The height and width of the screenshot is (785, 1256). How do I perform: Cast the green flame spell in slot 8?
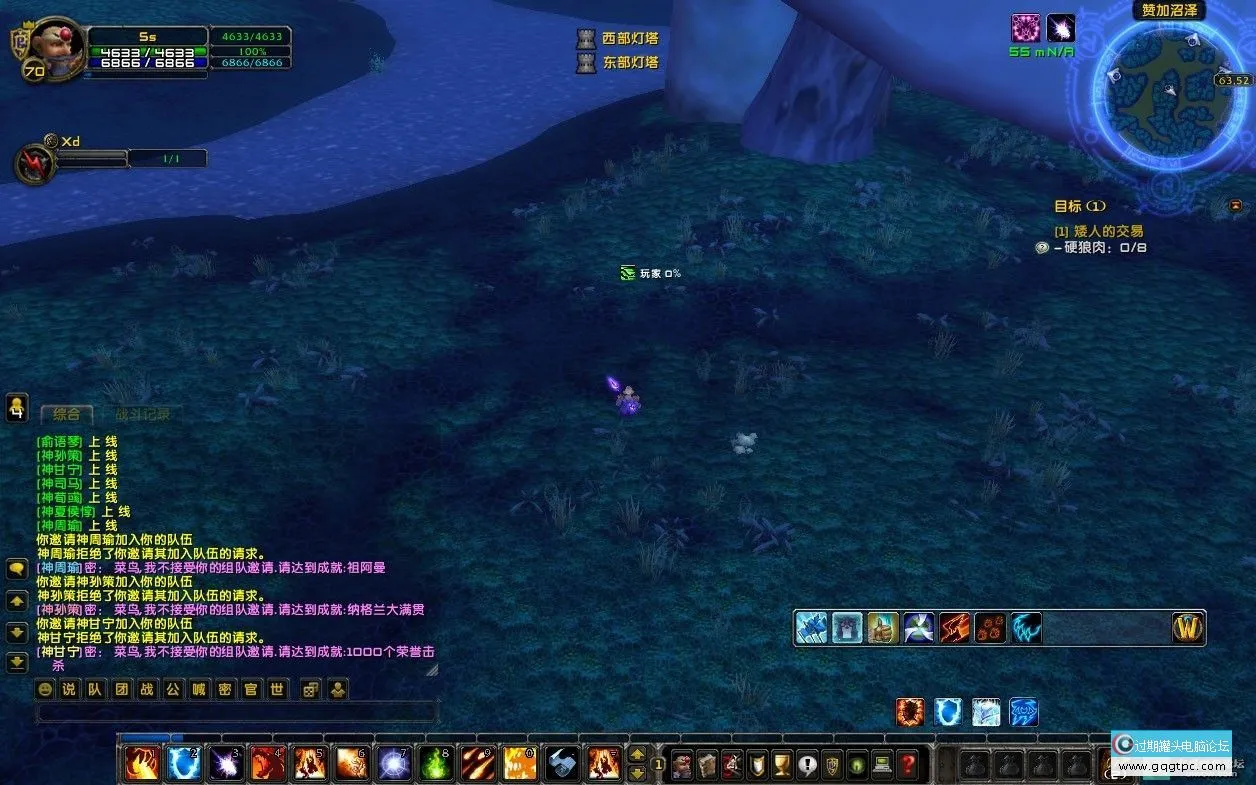click(436, 765)
